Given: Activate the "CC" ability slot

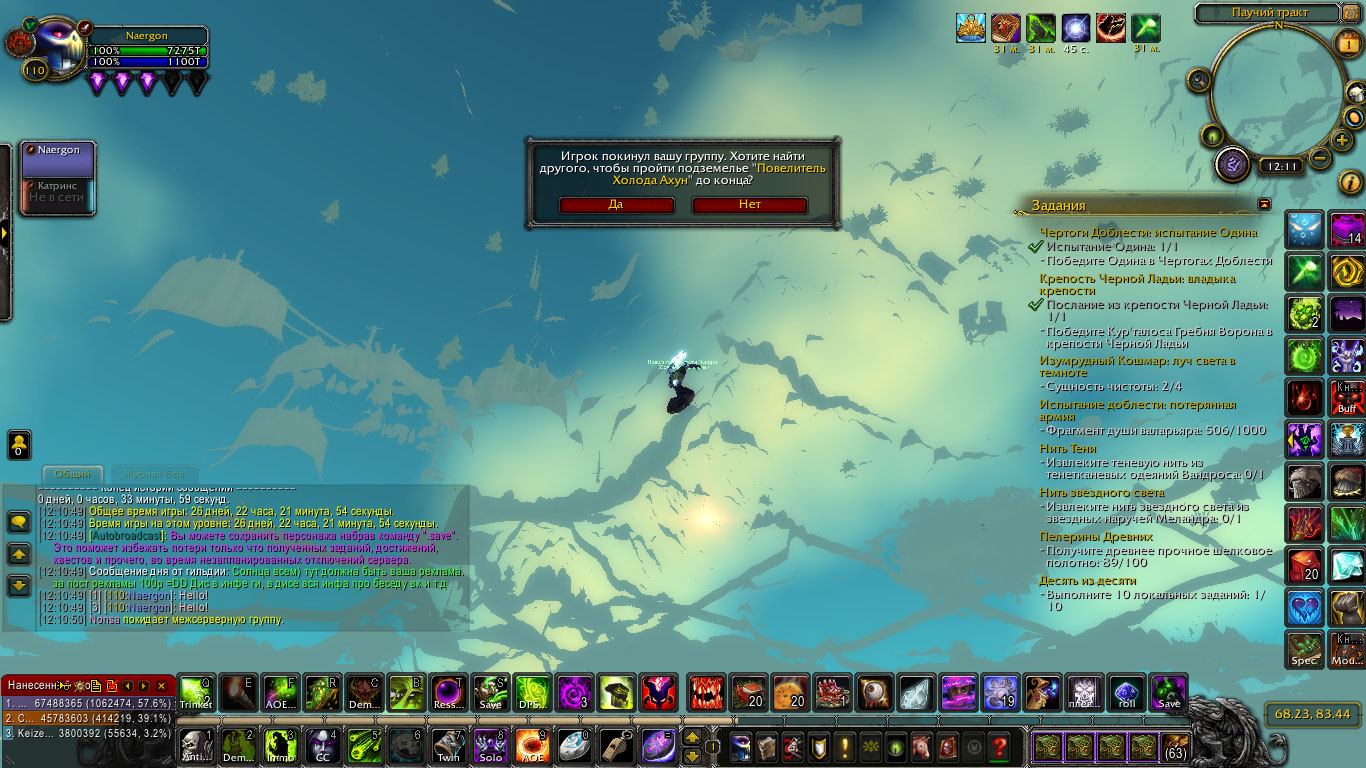Looking at the screenshot, I should coord(323,746).
